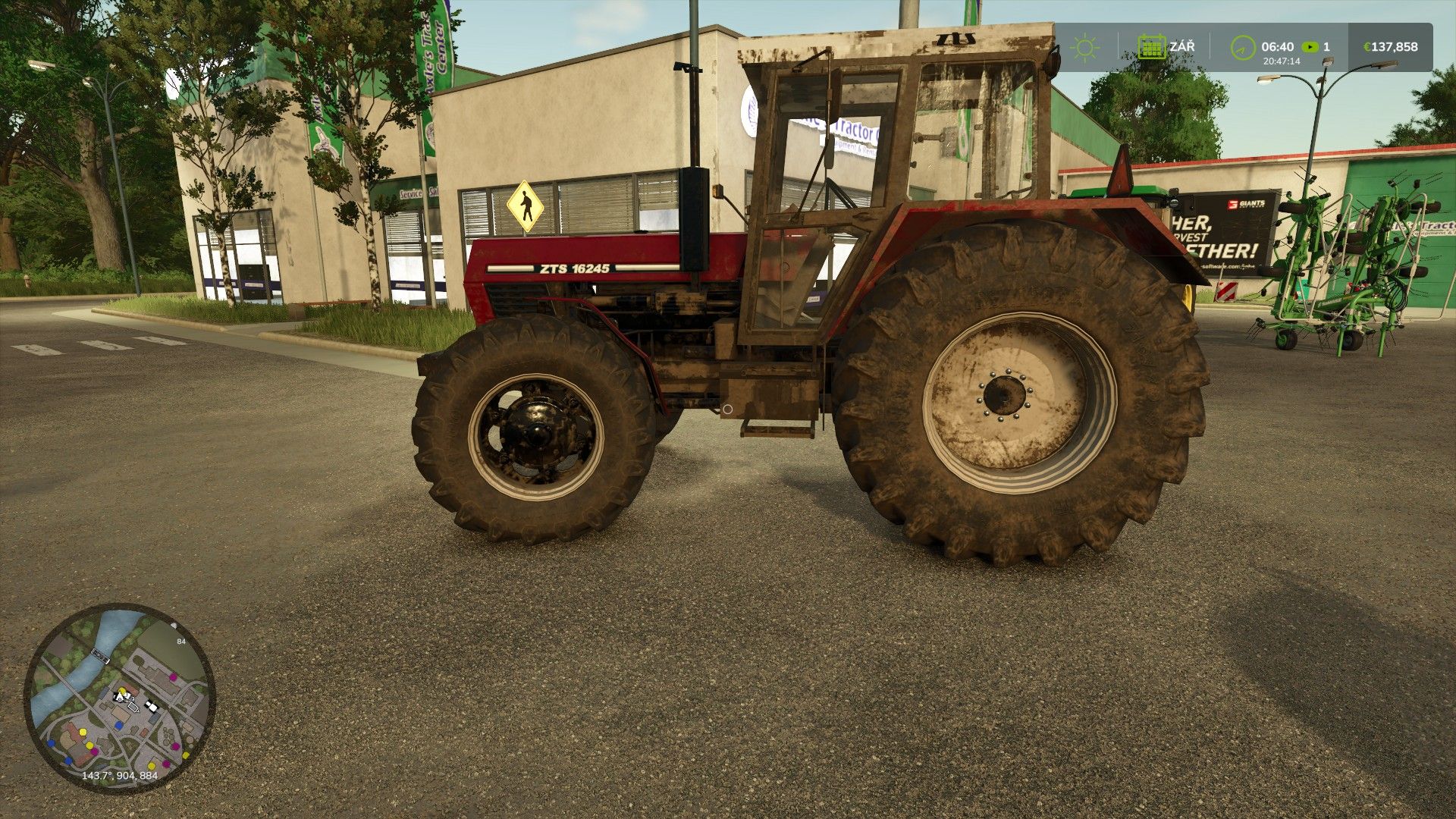Viewport: 1456px width, 819px height.
Task: Select the euro money display icon
Action: tap(1367, 47)
